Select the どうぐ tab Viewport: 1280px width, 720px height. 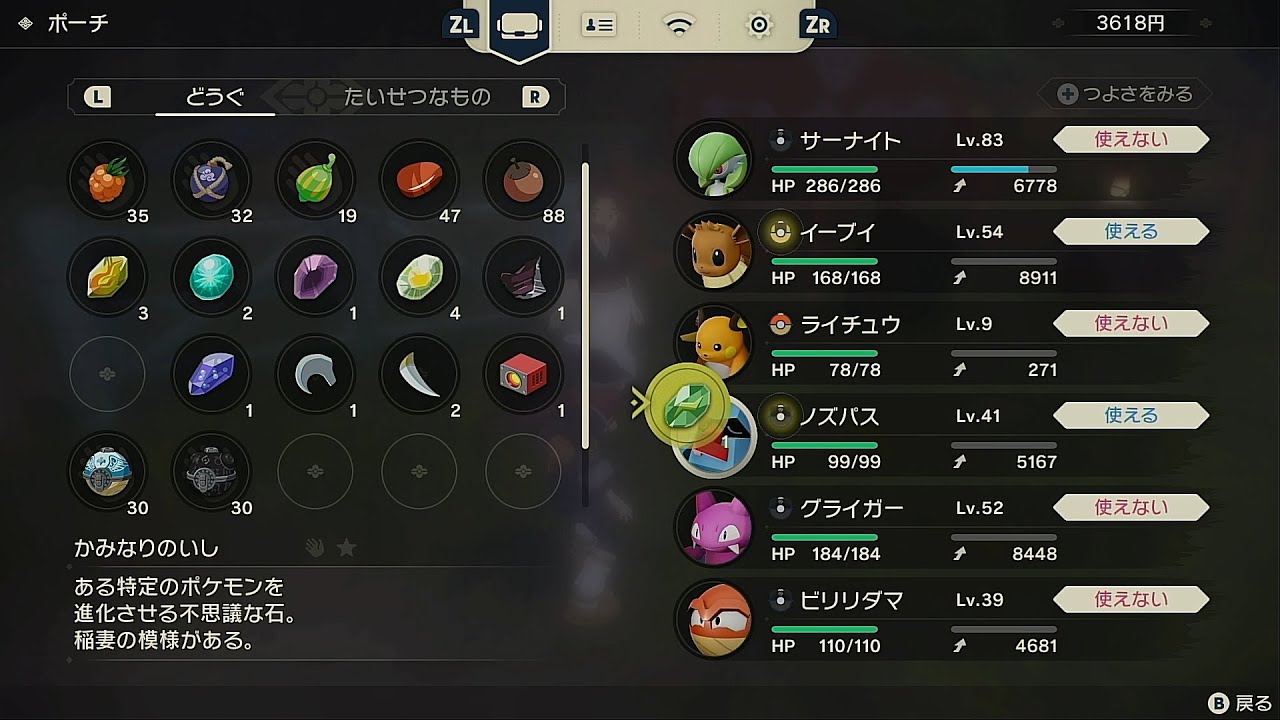point(213,92)
